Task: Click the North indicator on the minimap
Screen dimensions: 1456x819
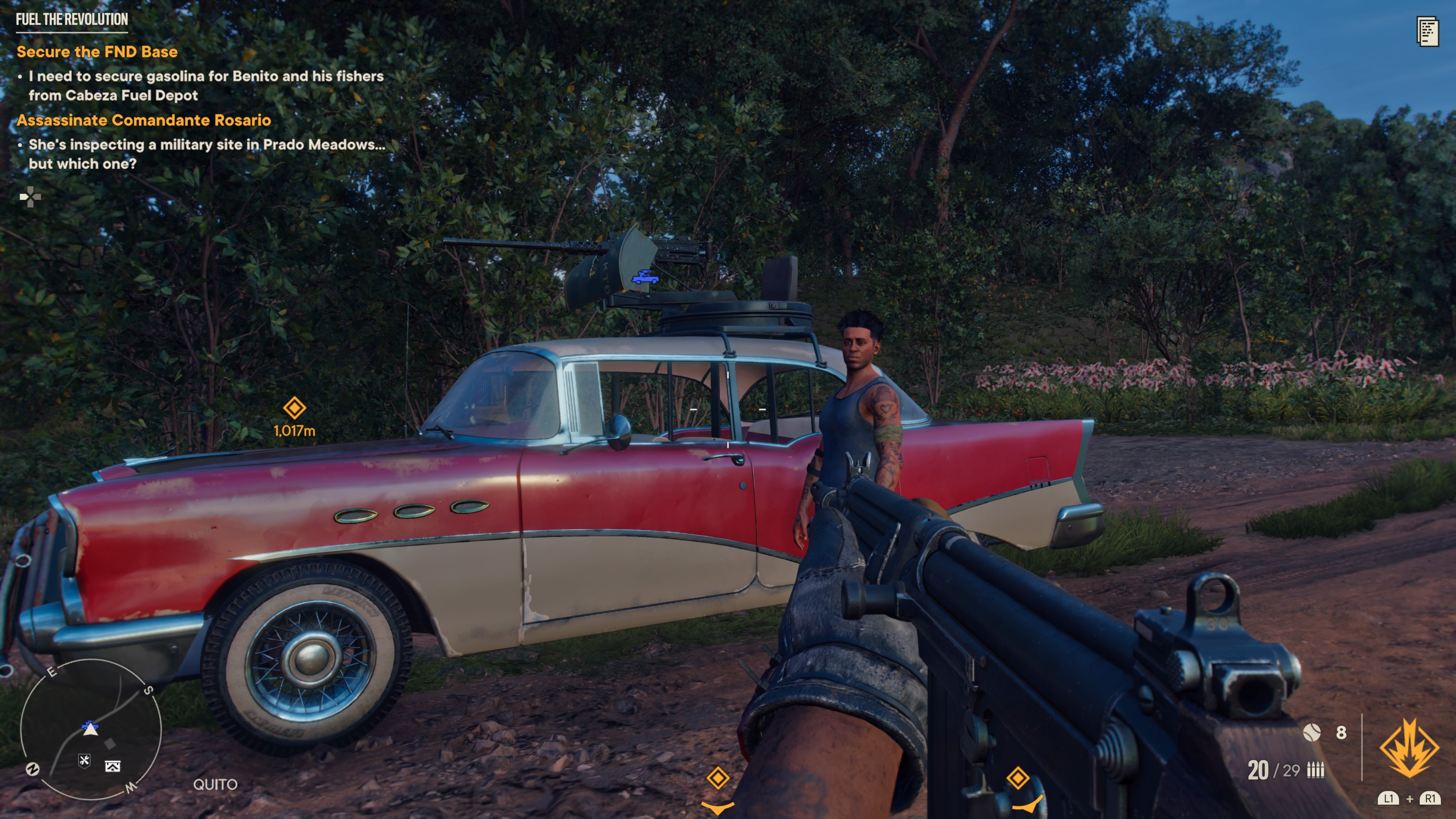Action: click(33, 769)
